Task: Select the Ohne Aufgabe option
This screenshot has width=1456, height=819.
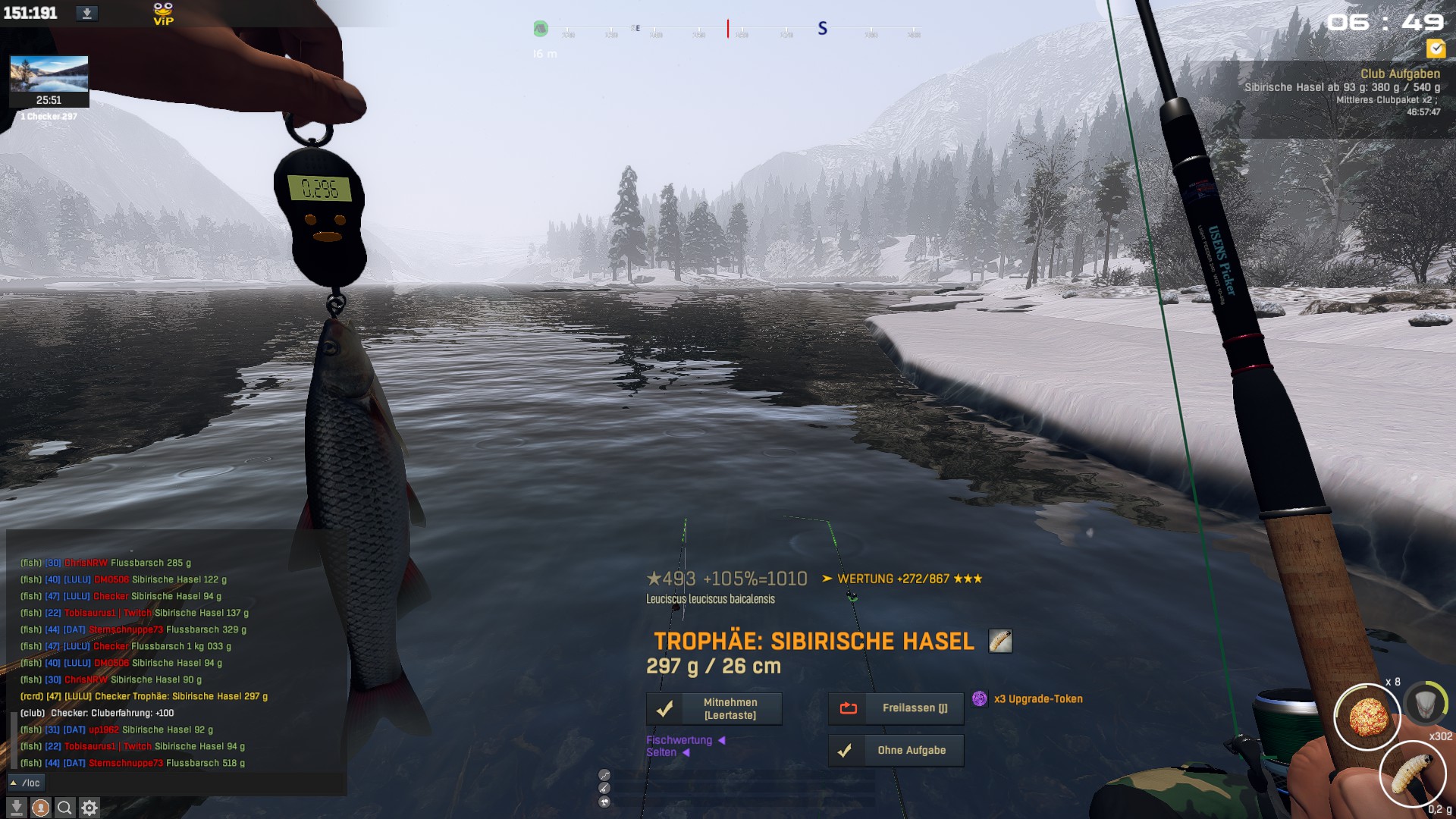Action: click(896, 751)
